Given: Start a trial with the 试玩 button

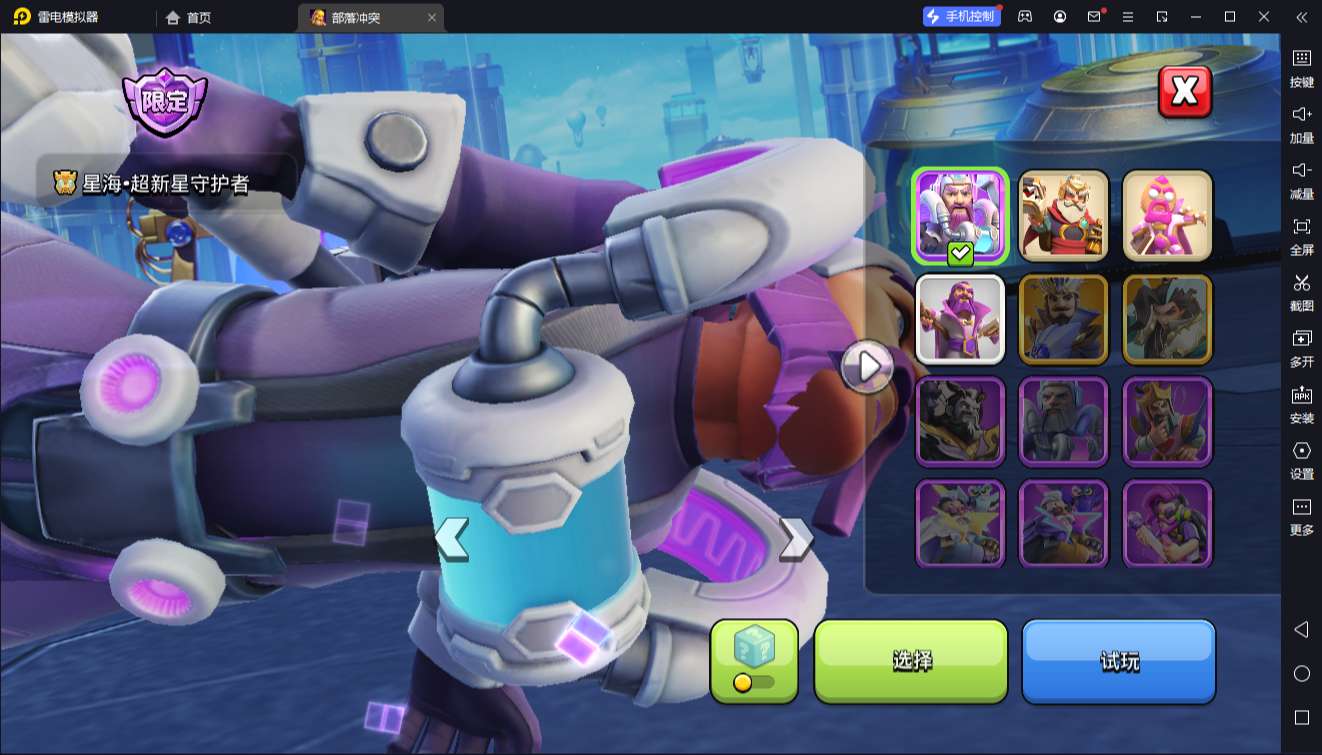Looking at the screenshot, I should [x=1118, y=661].
